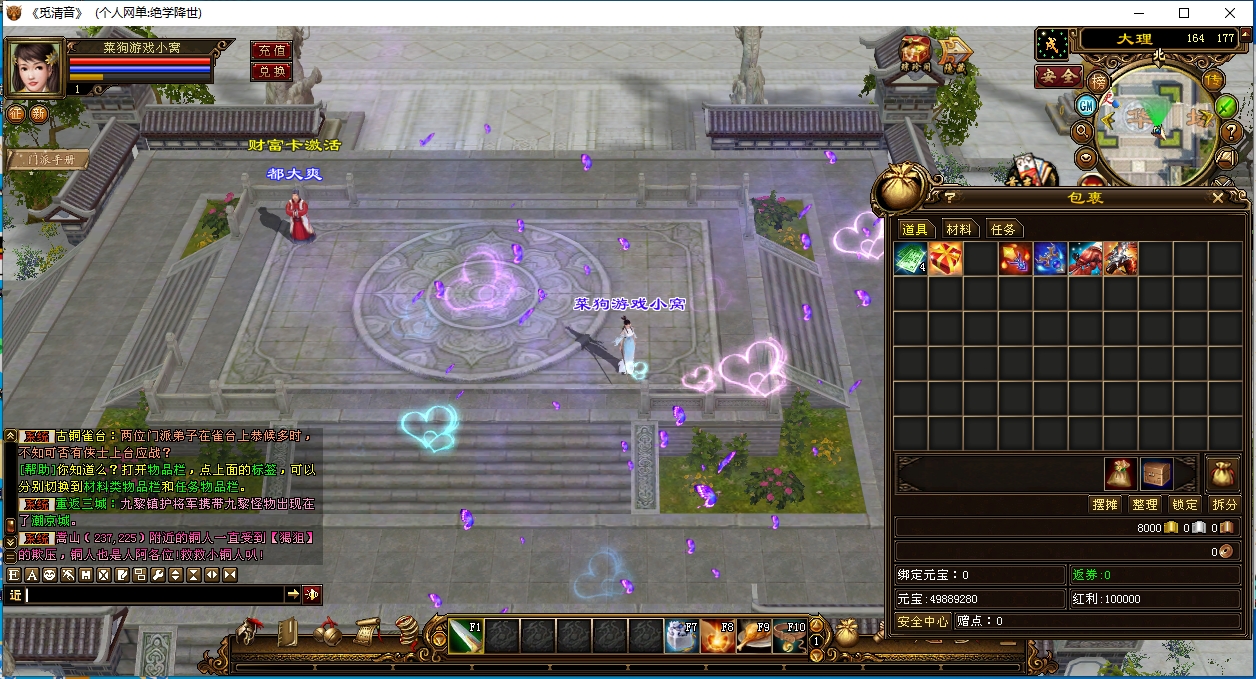
Task: Close the 包裹 inventory window
Action: coord(1217,198)
